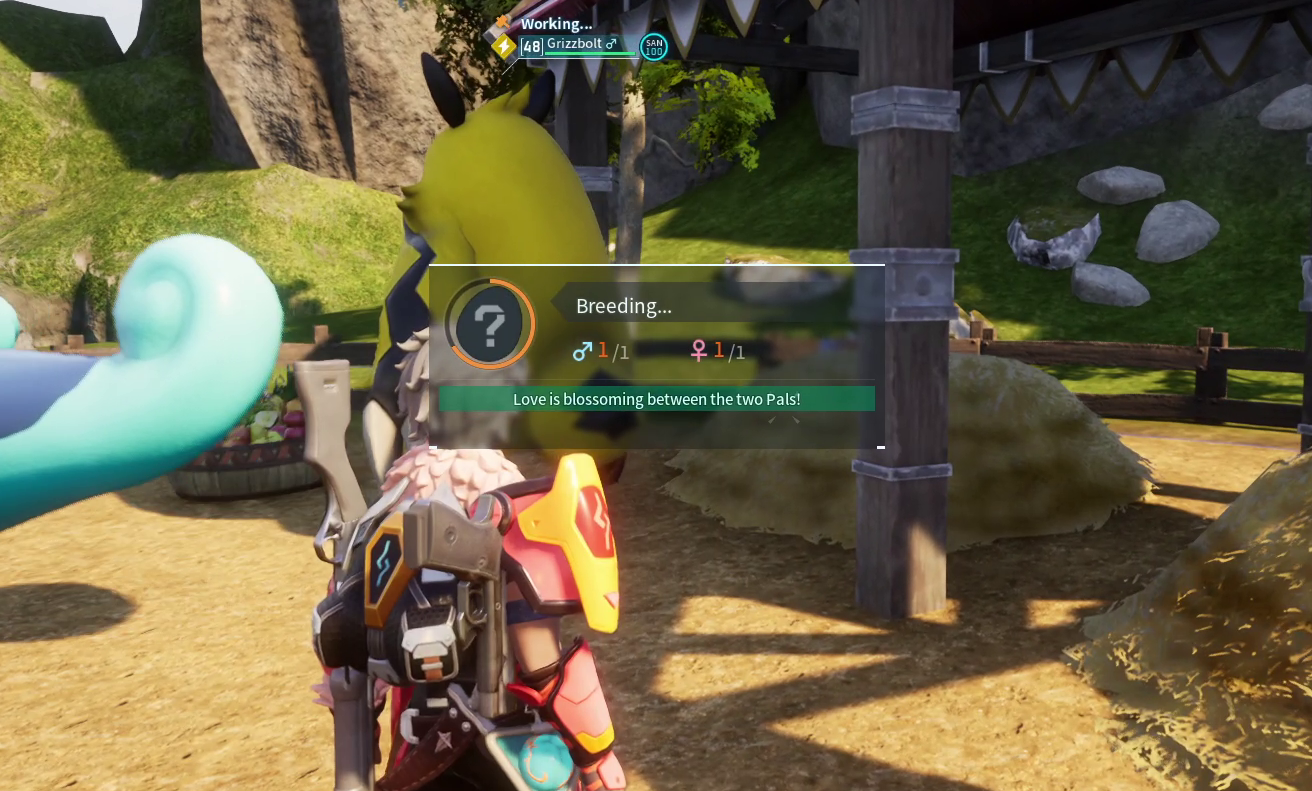Select the Grizzbolt nameplate
Image resolution: width=1312 pixels, height=791 pixels.
581,45
